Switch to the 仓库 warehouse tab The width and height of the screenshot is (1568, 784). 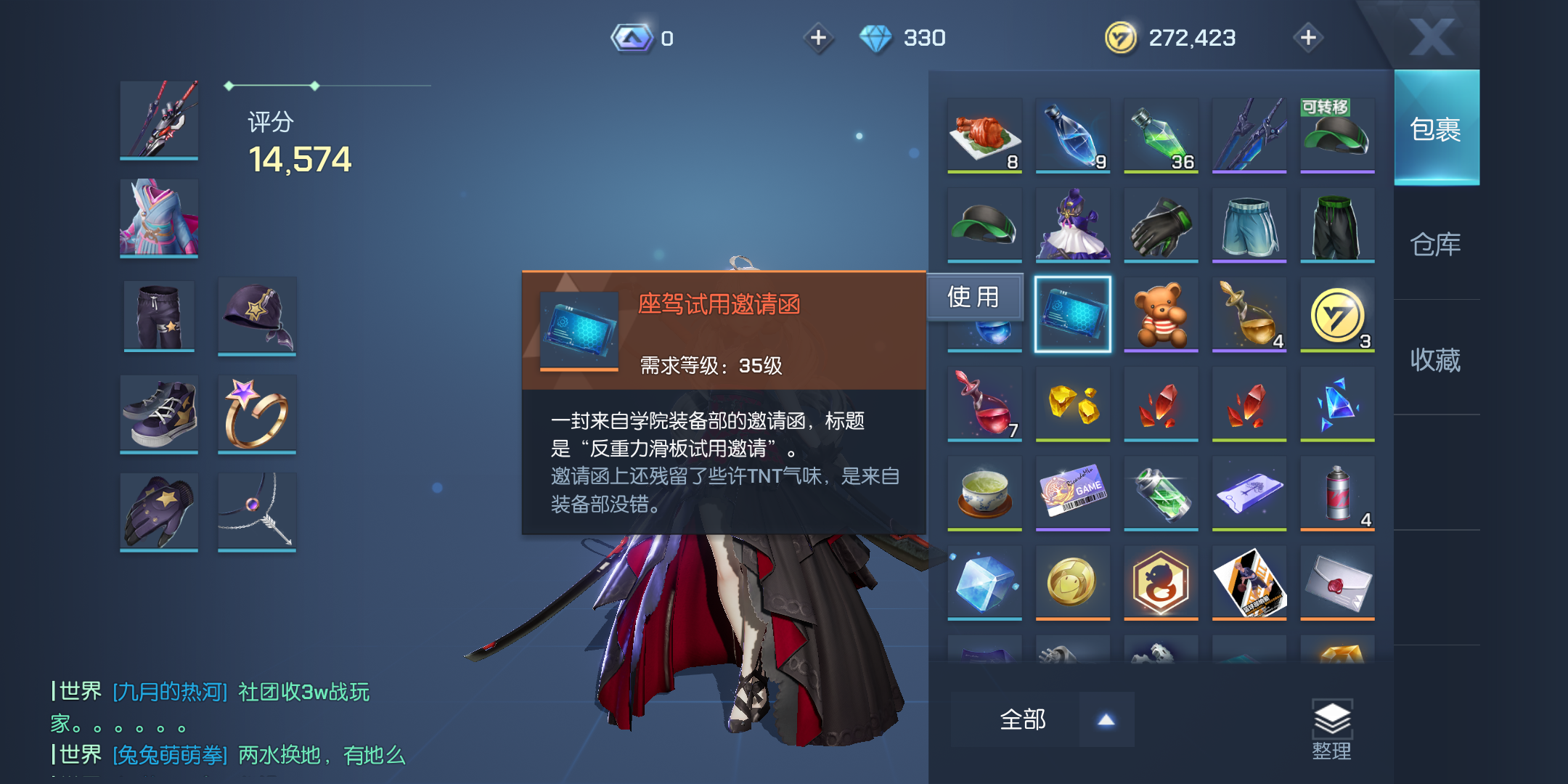click(1435, 244)
